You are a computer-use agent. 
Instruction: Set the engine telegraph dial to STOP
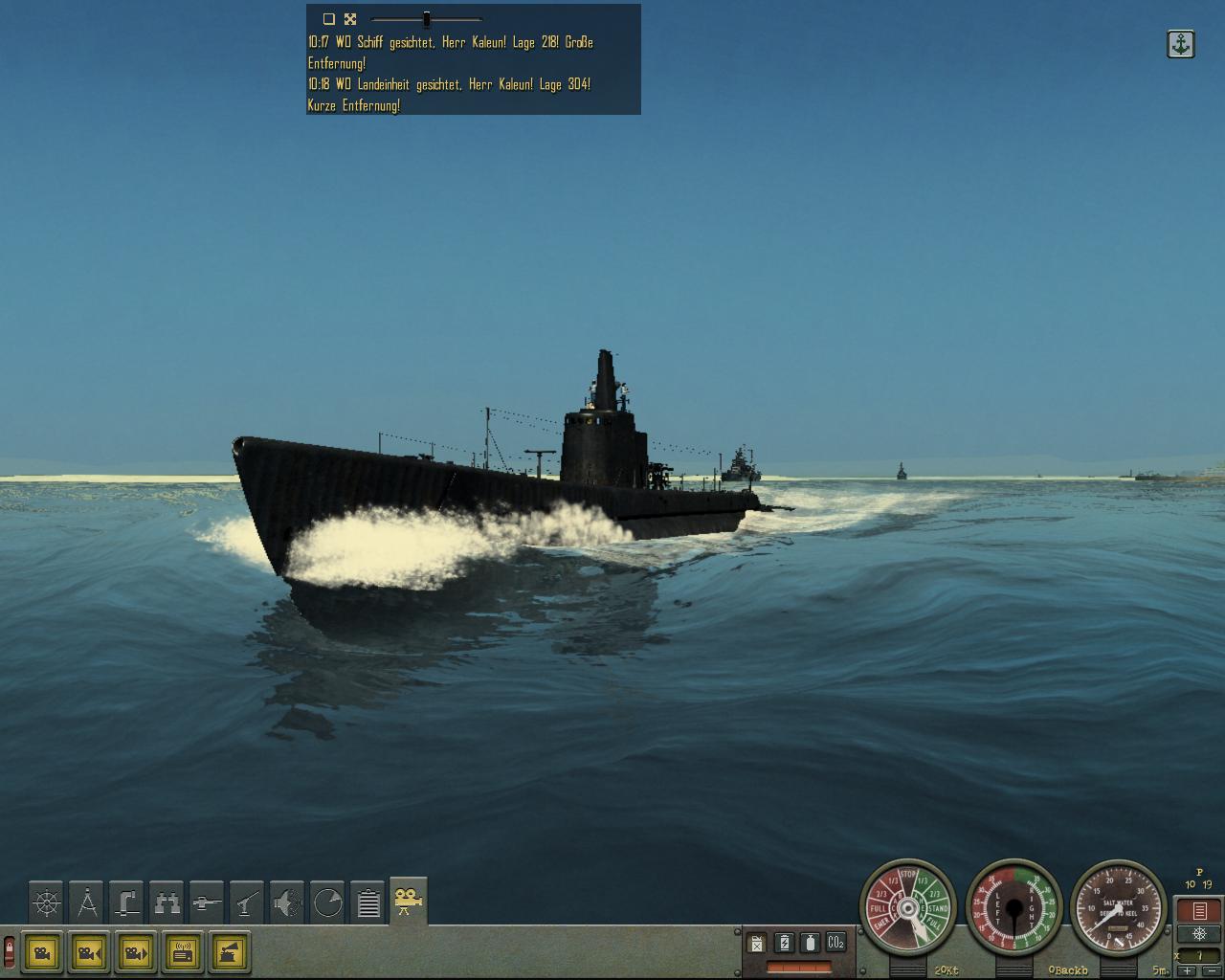[x=908, y=876]
